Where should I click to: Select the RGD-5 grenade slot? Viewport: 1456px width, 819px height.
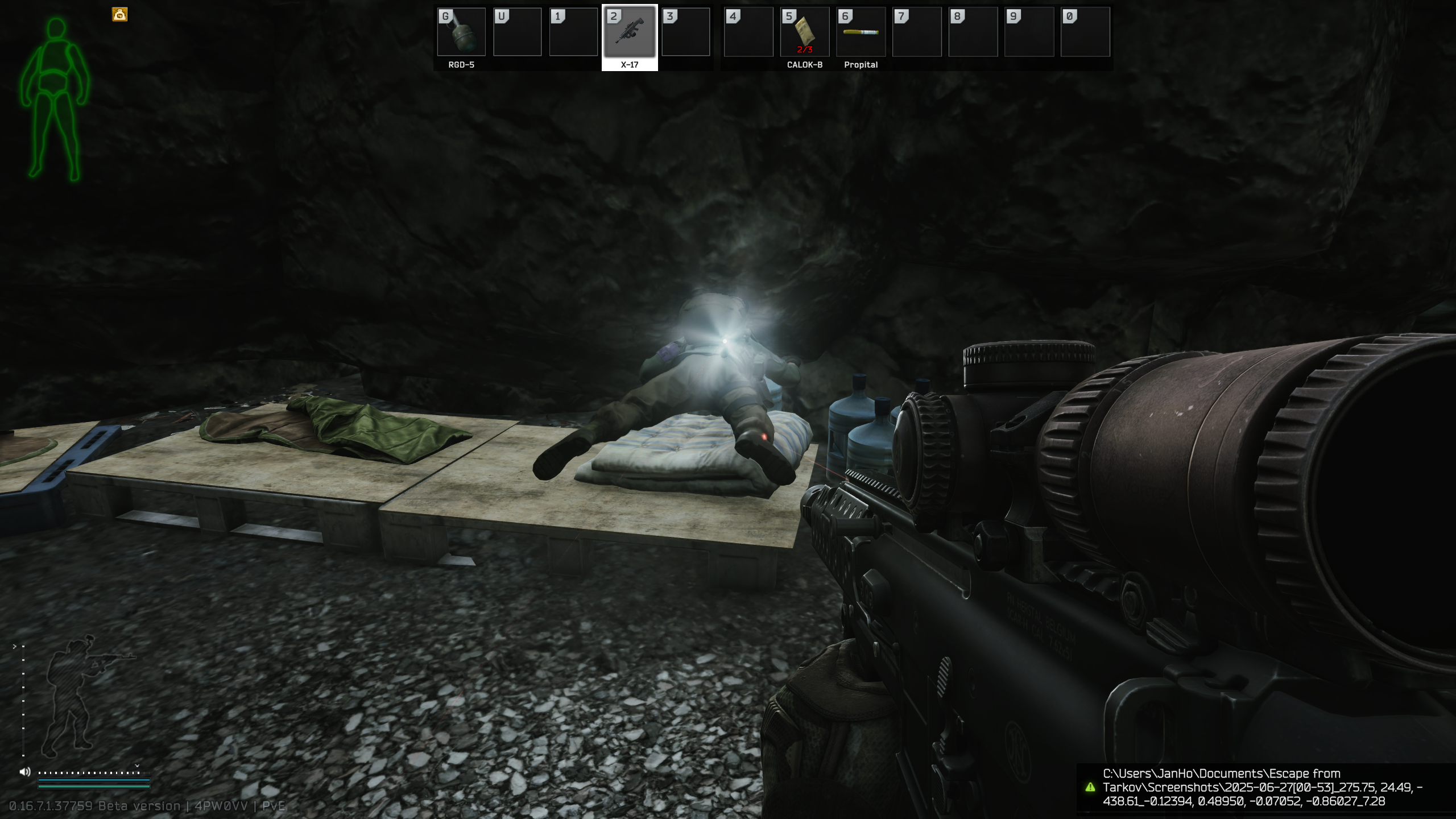[x=461, y=33]
